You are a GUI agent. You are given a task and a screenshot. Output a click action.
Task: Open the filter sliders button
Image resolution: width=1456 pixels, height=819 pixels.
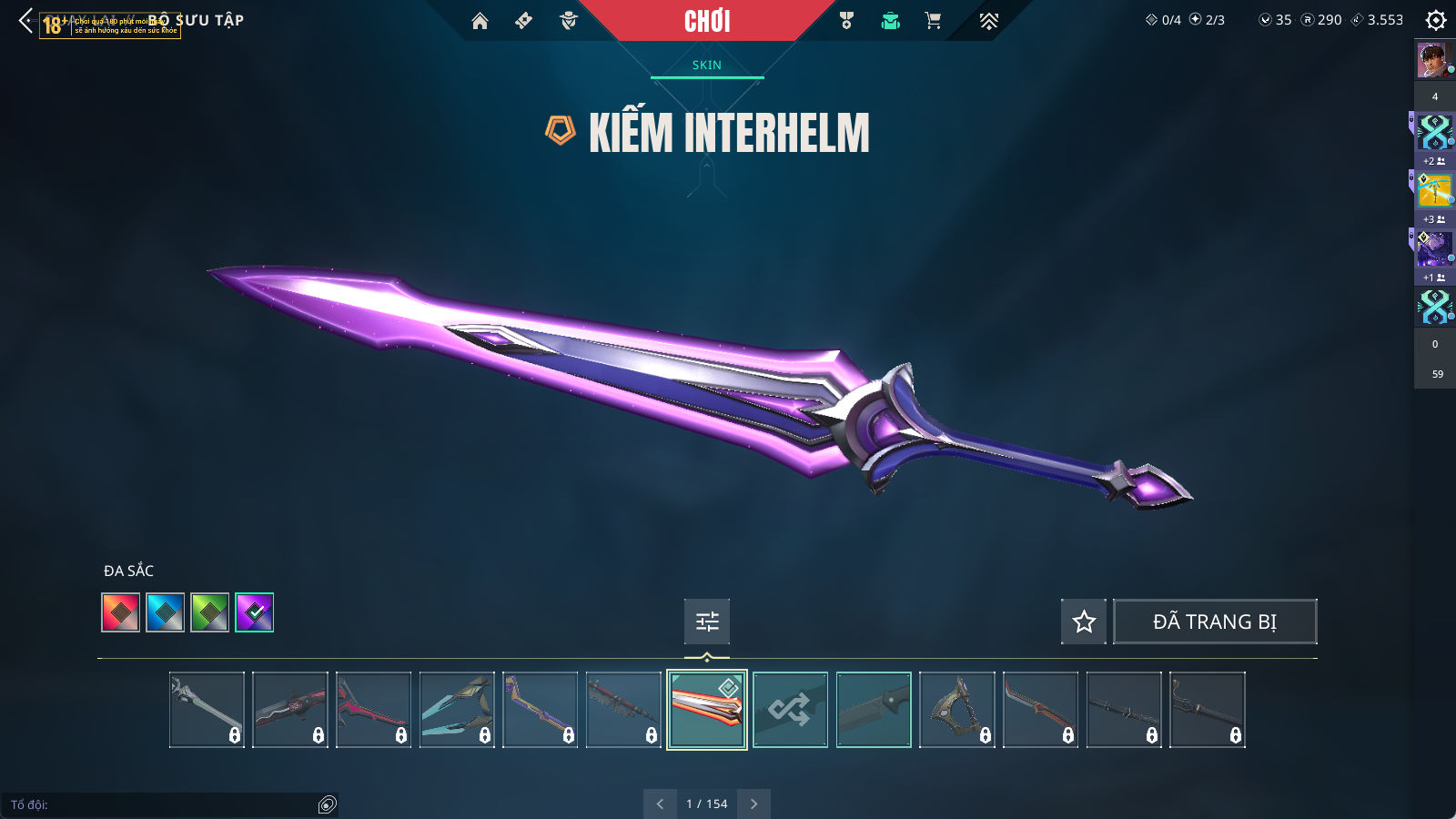click(x=707, y=622)
